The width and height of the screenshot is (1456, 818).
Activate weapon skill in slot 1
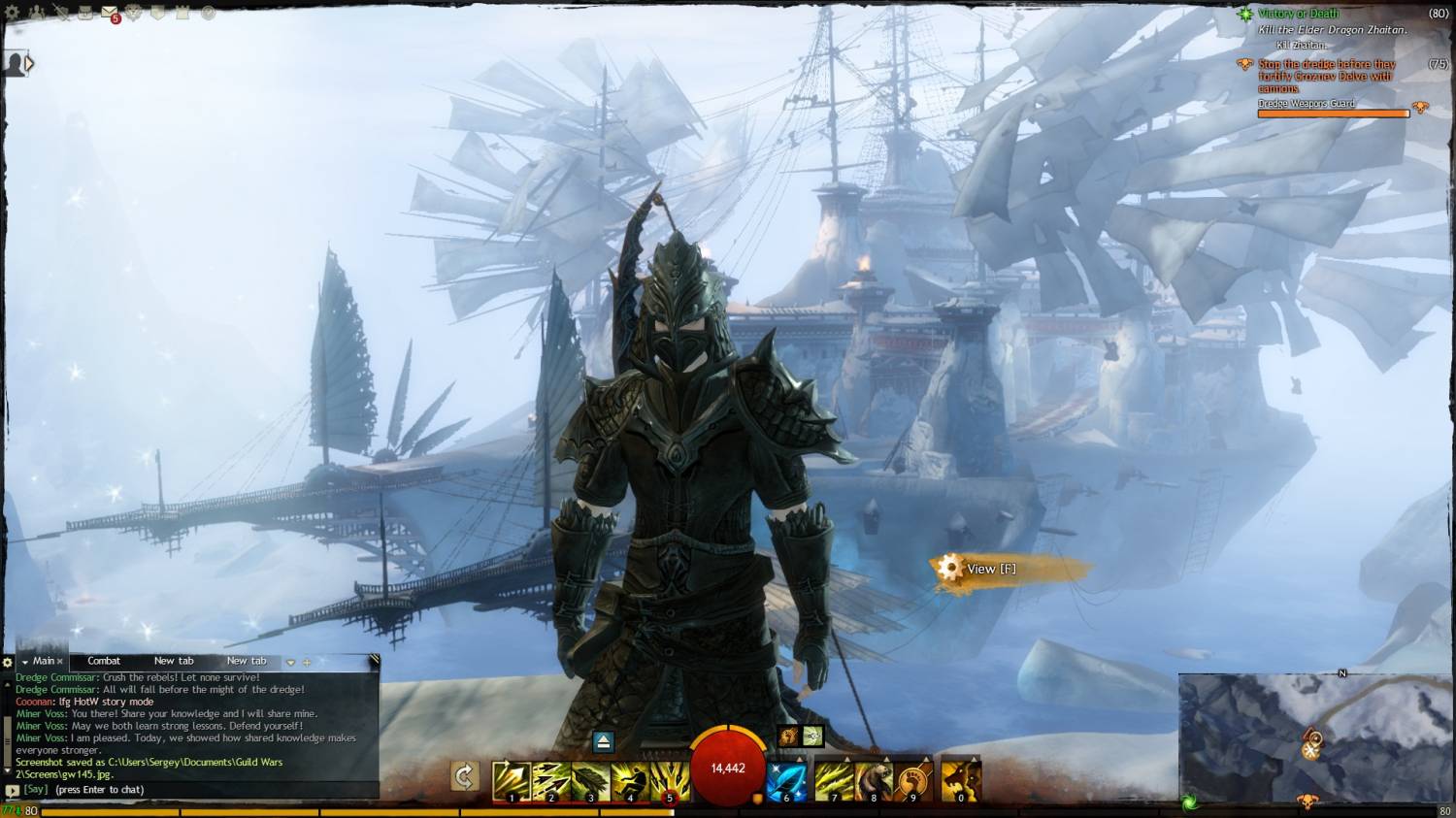pos(511,781)
